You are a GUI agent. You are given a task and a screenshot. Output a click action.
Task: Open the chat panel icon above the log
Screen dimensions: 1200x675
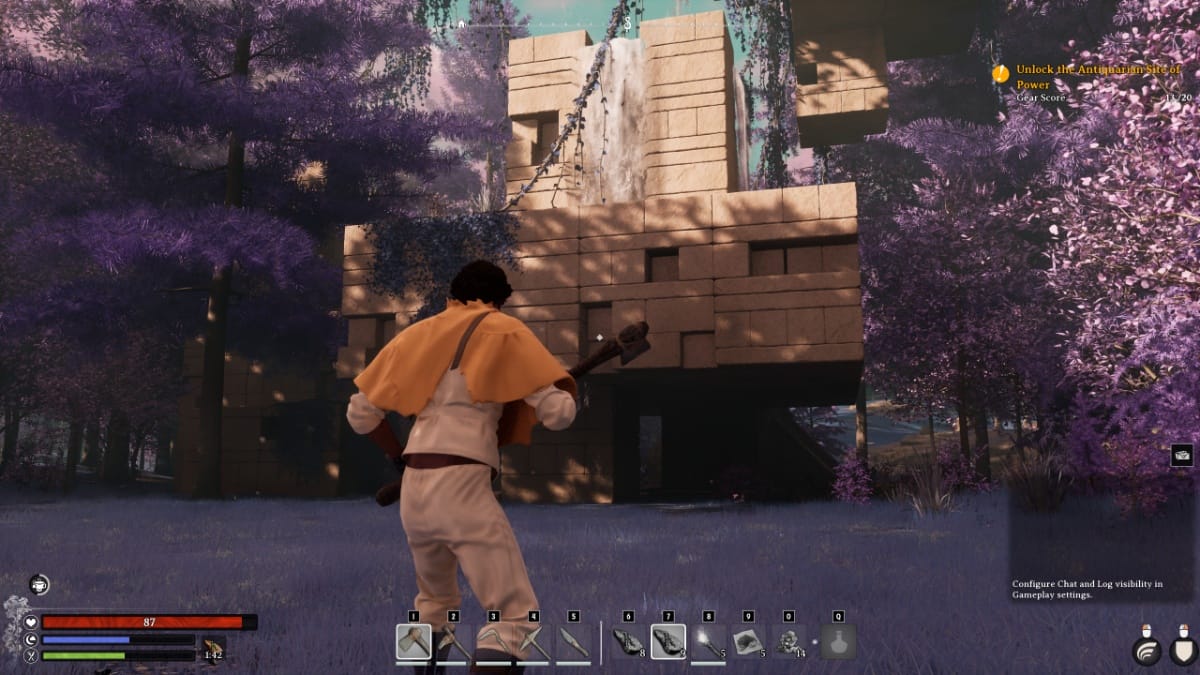1181,455
